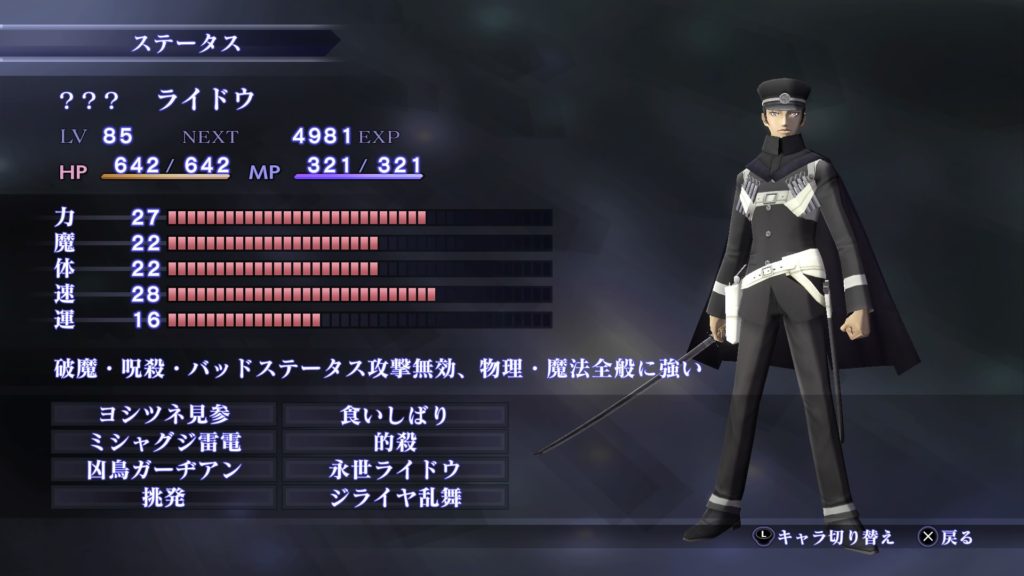The height and width of the screenshot is (576, 1024).
Task: Select the ヨシツネ見参 skill
Action: tap(163, 415)
